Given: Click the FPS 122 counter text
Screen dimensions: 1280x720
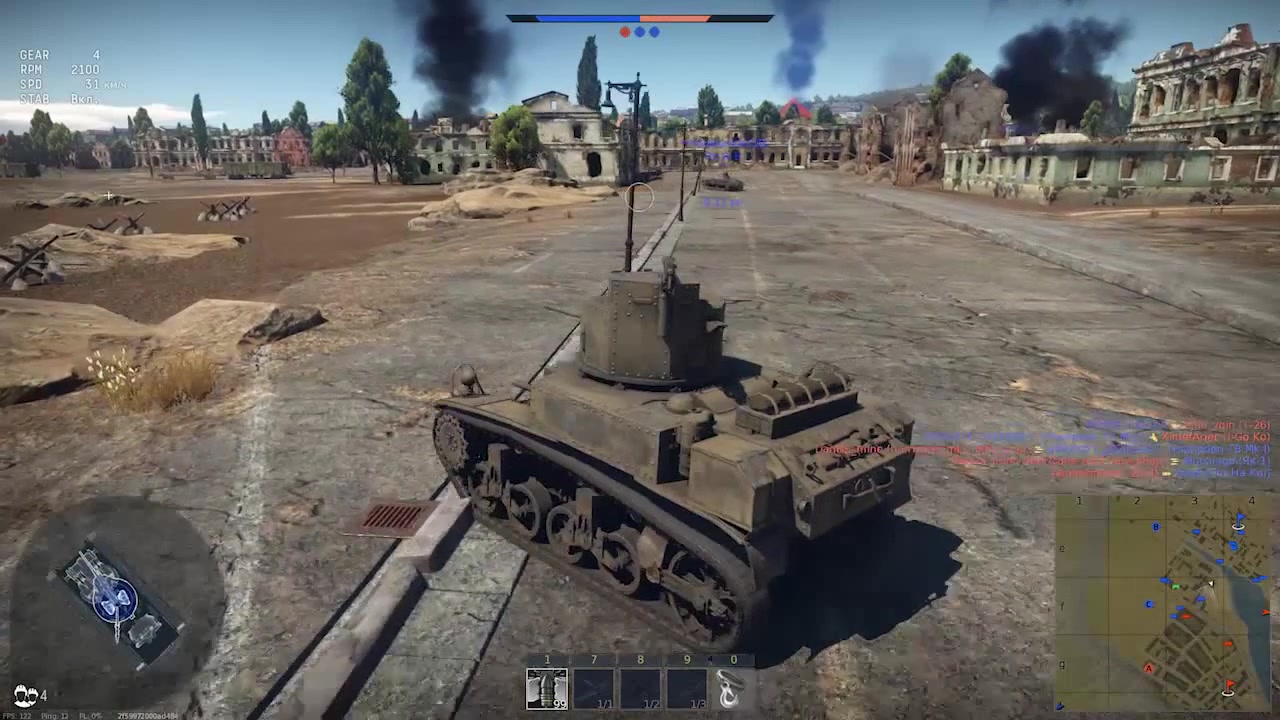Looking at the screenshot, I should (15, 716).
